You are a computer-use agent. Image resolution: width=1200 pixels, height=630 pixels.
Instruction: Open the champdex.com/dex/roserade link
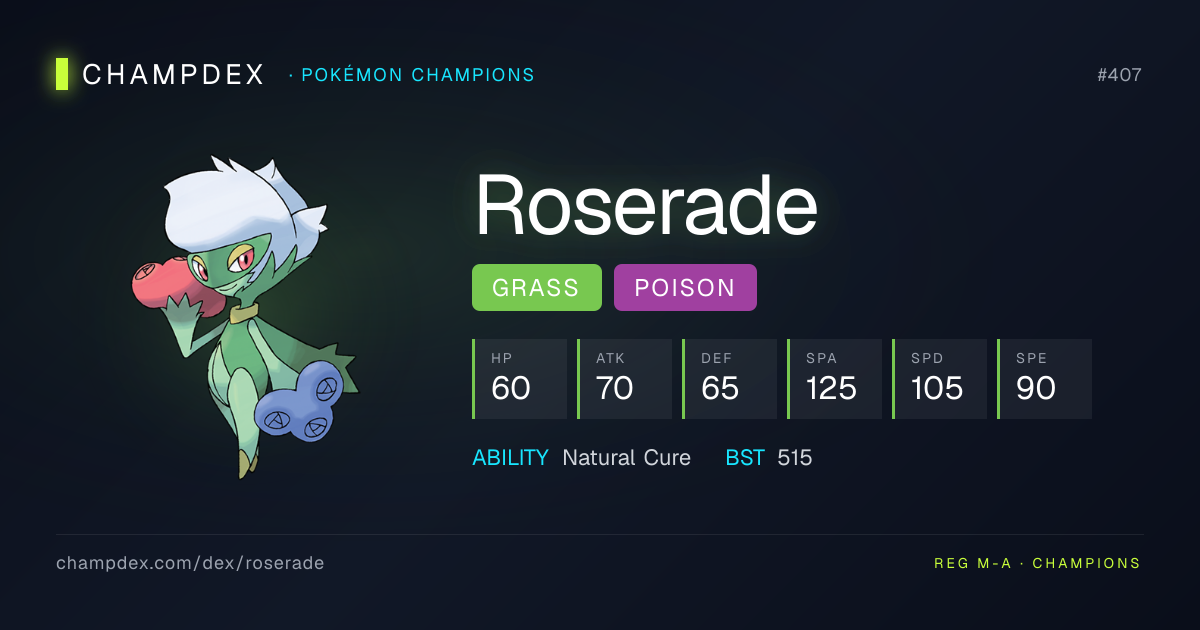[190, 563]
